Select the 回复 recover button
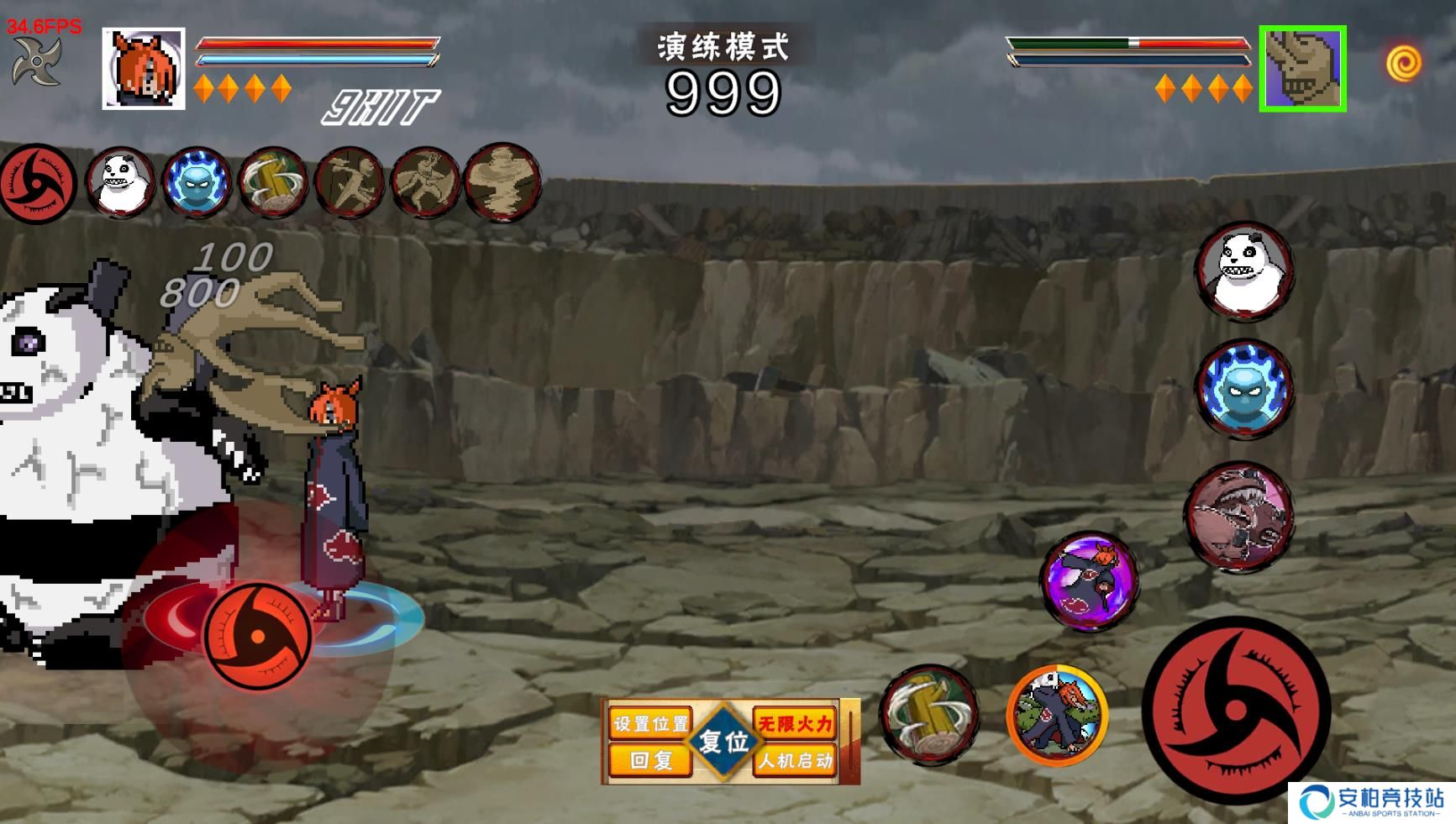 [651, 761]
